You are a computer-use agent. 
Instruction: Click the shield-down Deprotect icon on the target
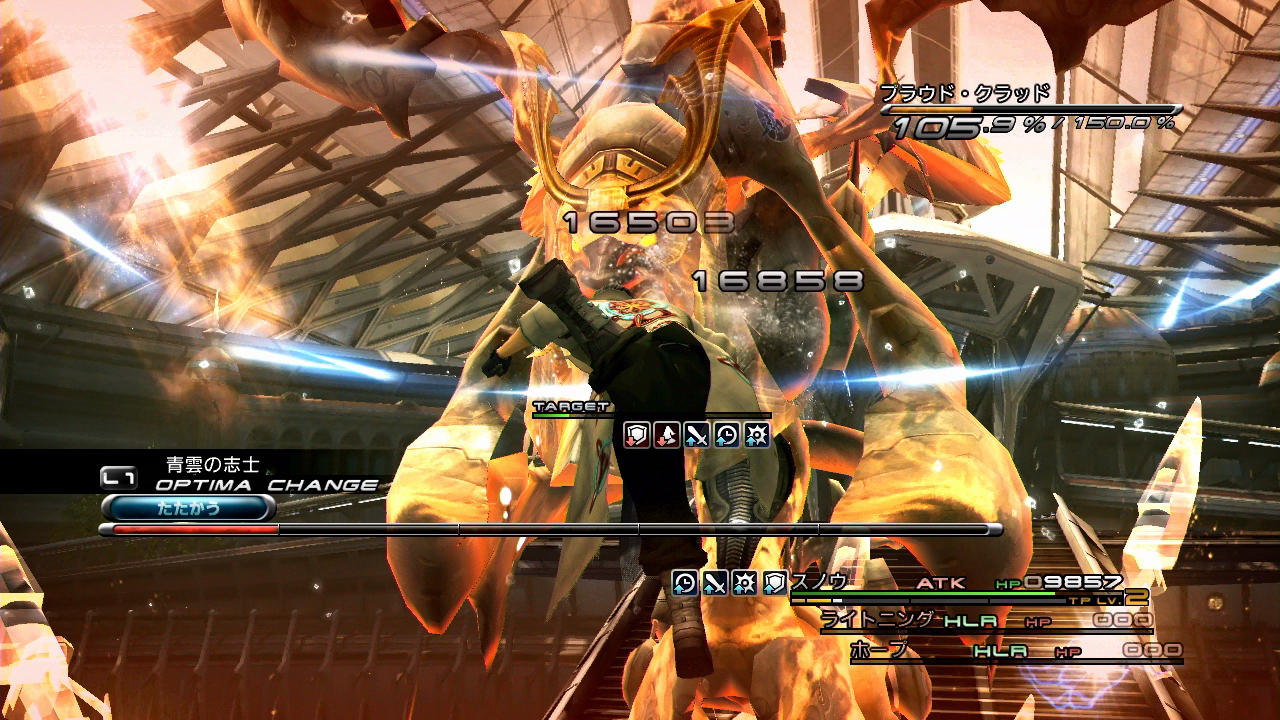(637, 434)
